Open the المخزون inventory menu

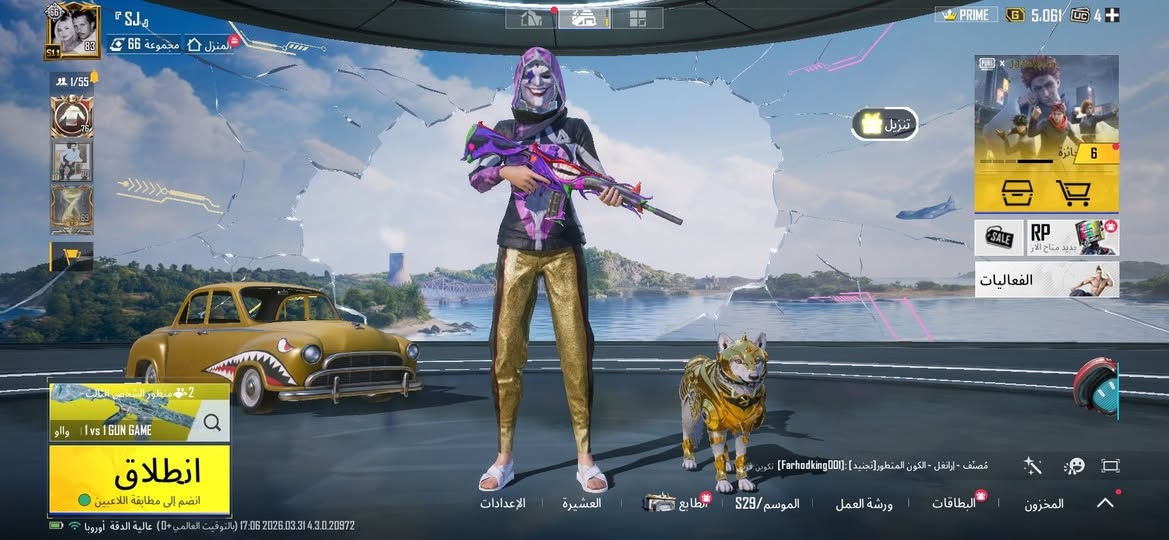pos(1043,504)
